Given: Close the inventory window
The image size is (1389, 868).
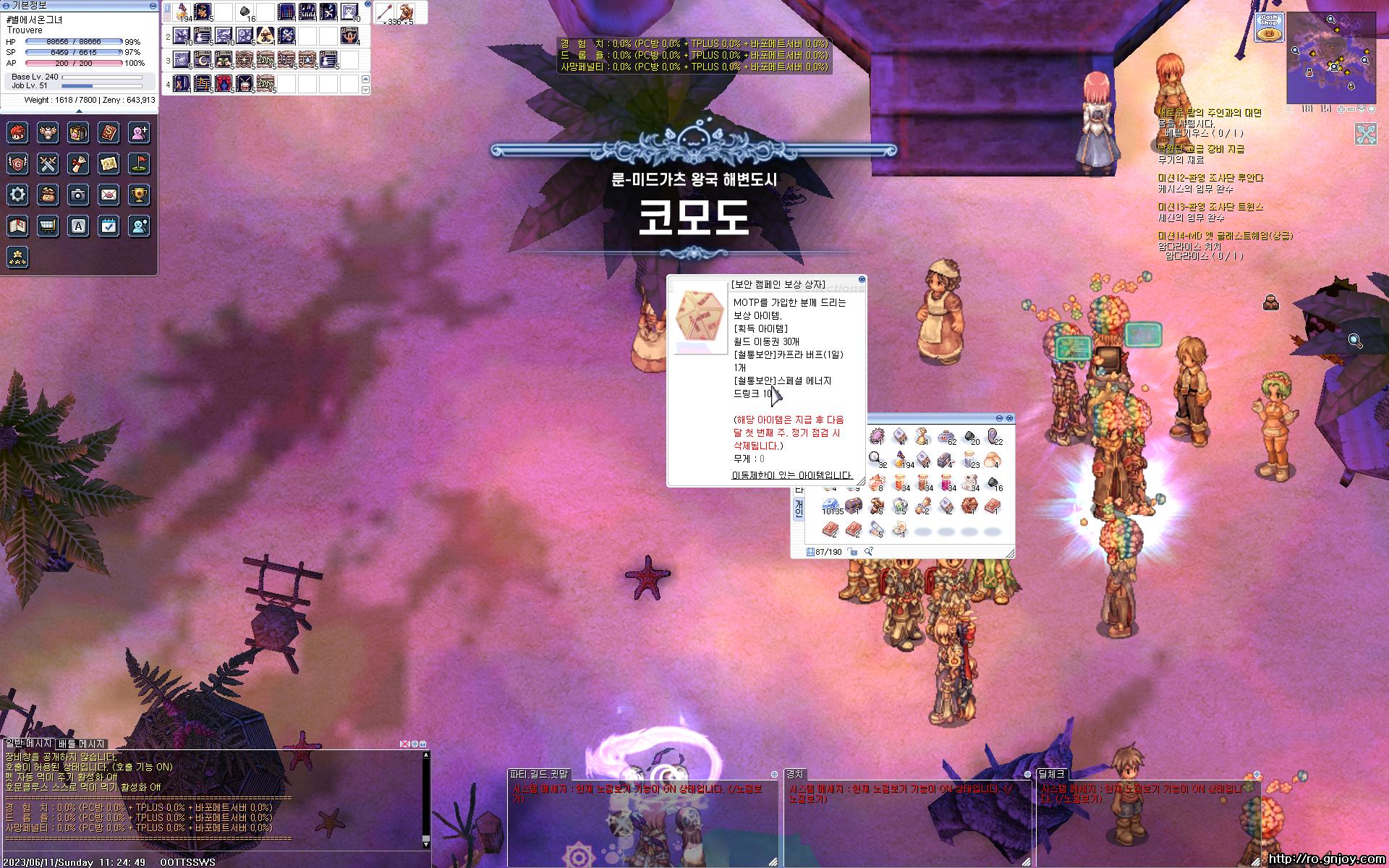Looking at the screenshot, I should [x=1010, y=418].
